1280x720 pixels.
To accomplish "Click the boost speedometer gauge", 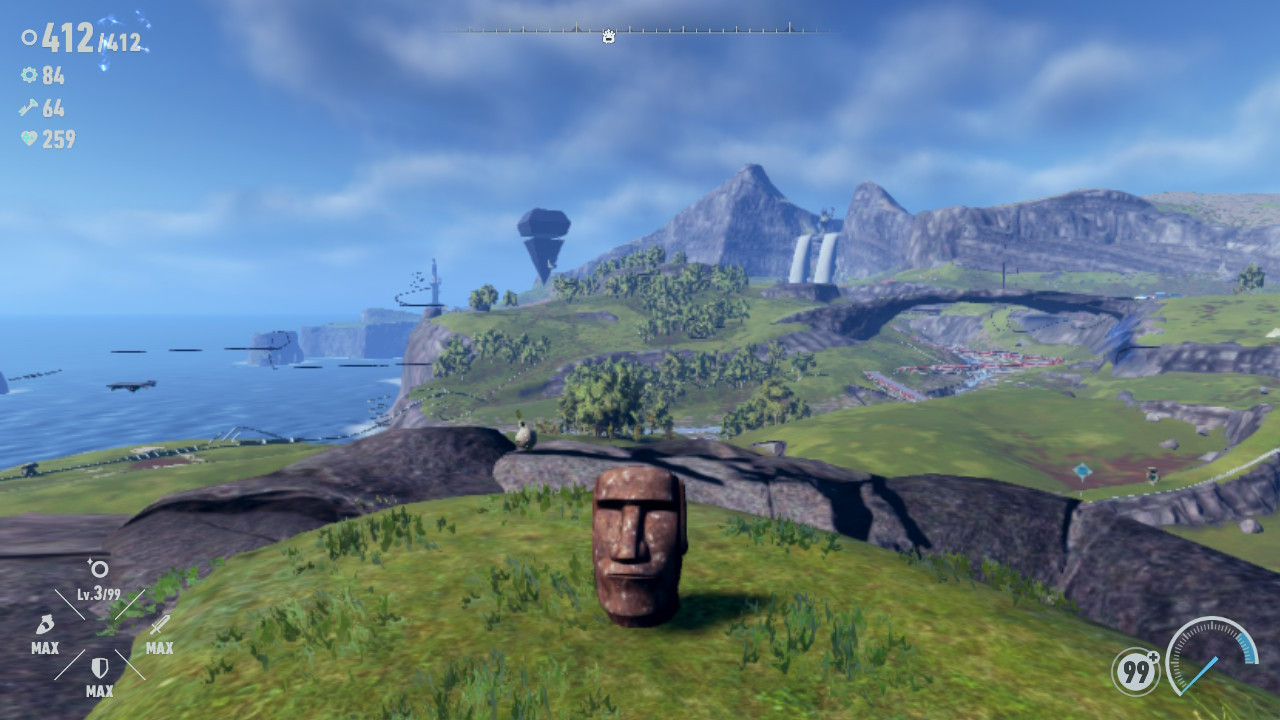I will coord(1213,662).
